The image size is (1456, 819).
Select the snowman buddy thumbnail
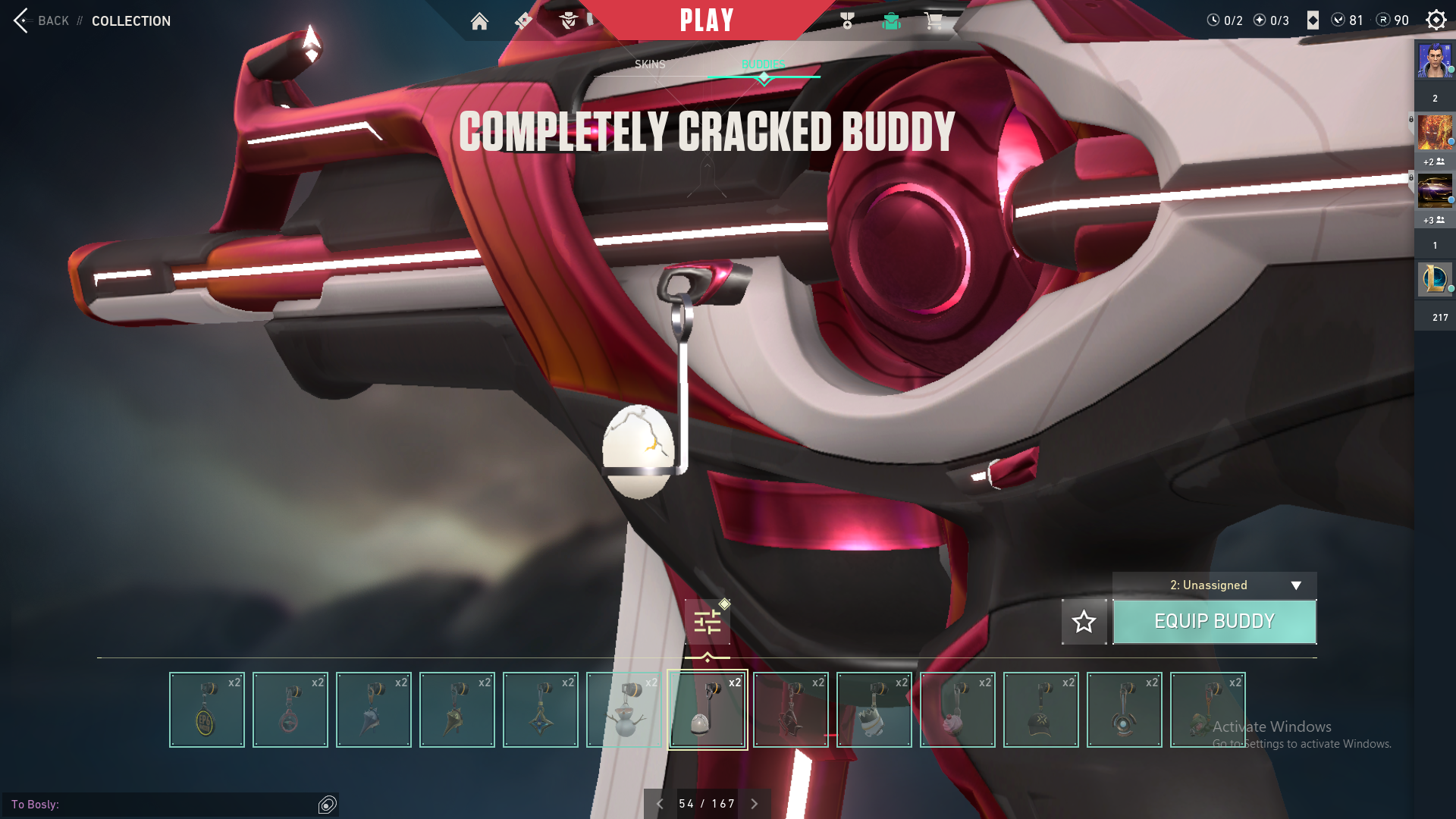click(x=624, y=710)
